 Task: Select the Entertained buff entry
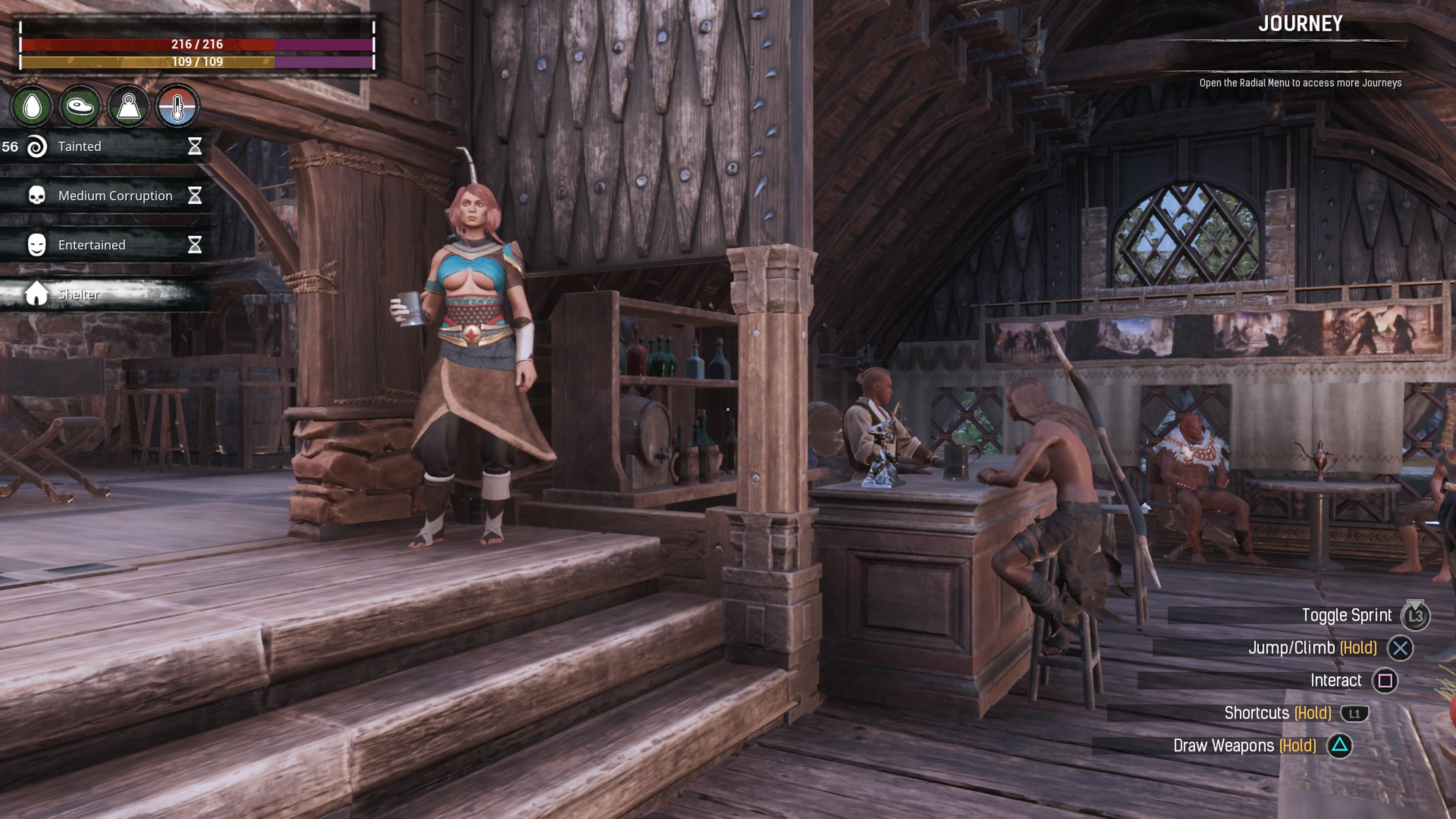[105, 245]
